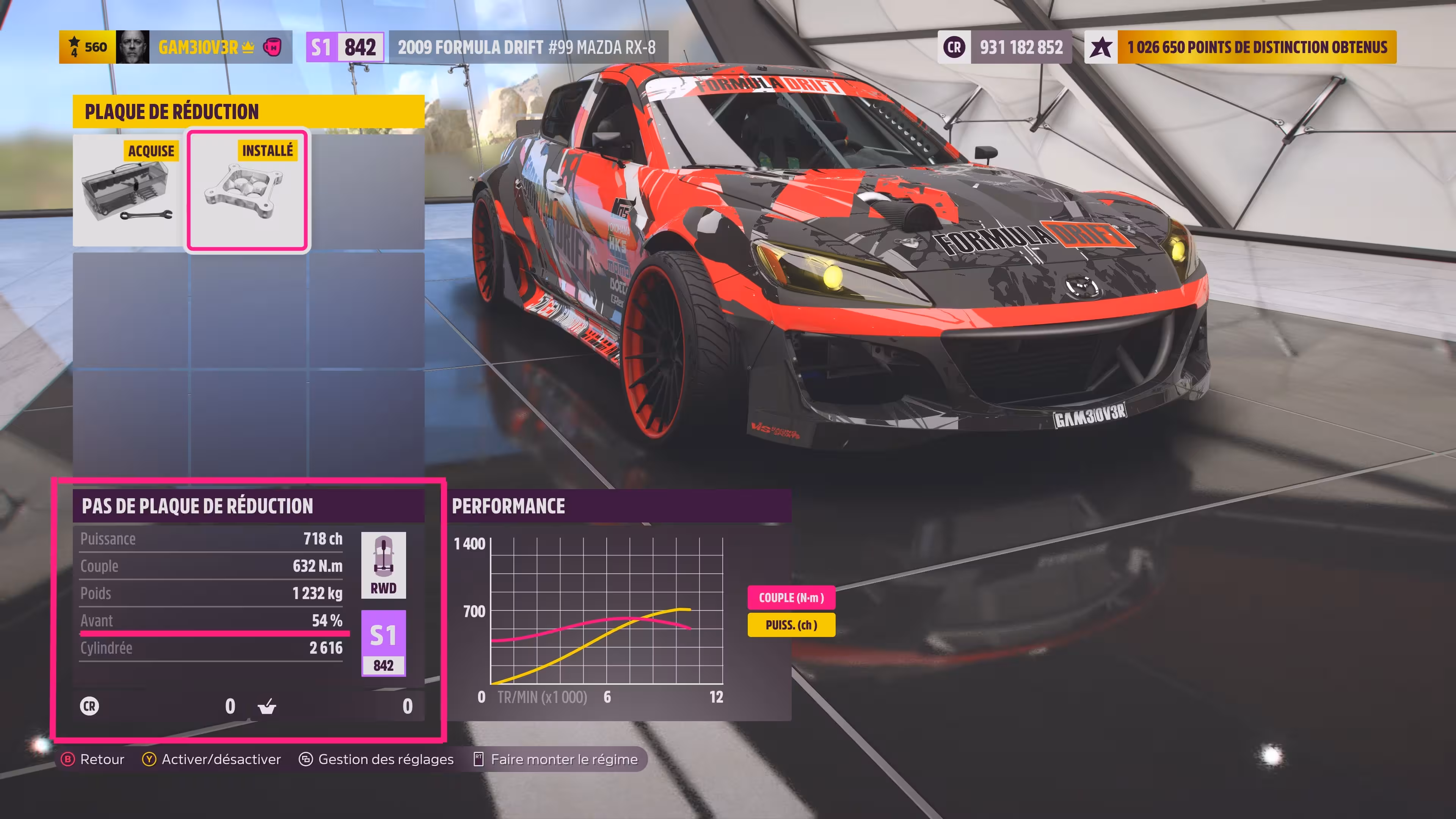Select the ACQUISE stock toolbox part tile
This screenshot has height=819, width=1456.
point(128,190)
